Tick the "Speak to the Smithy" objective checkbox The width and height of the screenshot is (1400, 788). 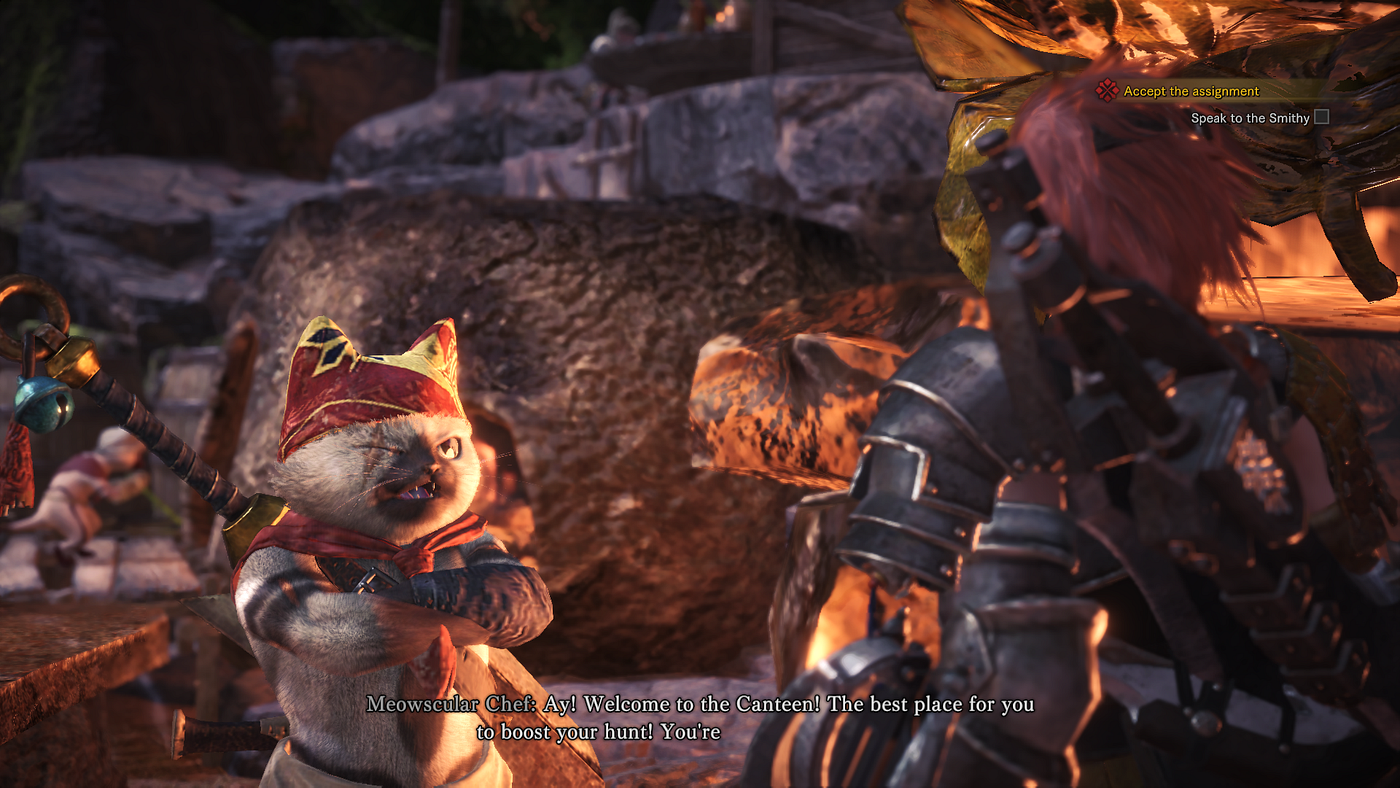[1321, 117]
